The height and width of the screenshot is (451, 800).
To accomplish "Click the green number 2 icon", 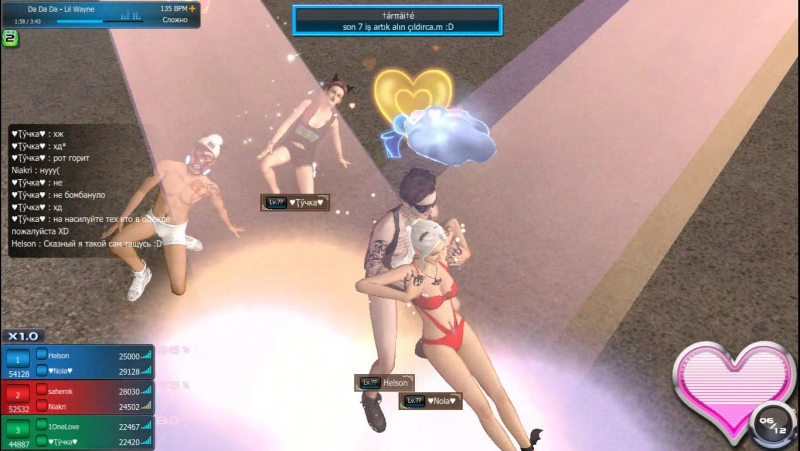I will click(10, 39).
